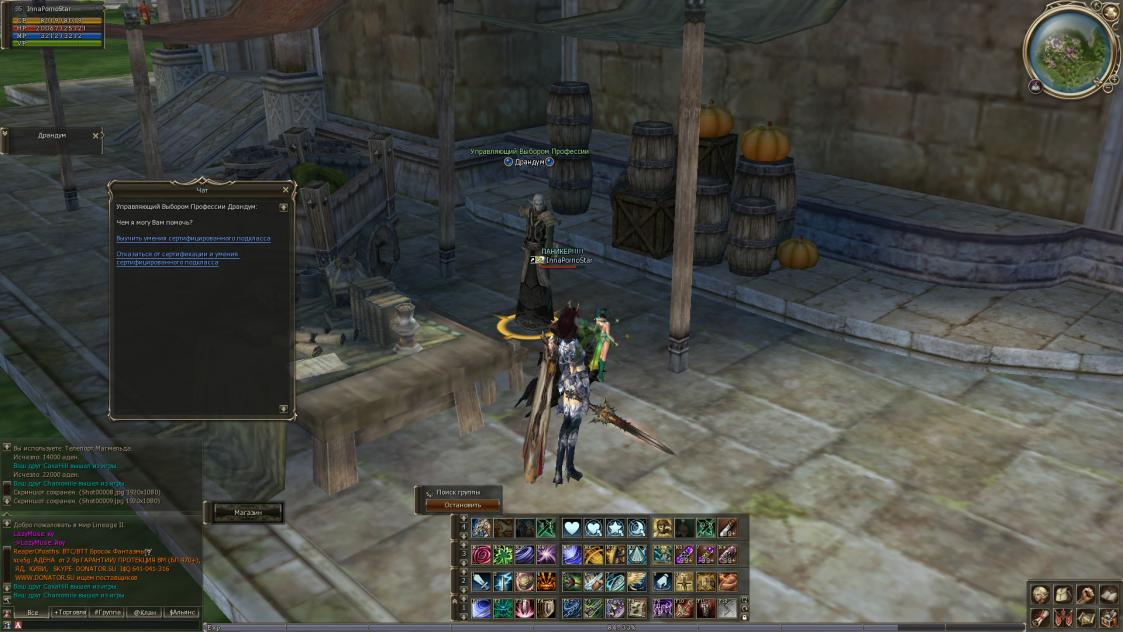Open the #Группа chat tab
Image resolution: width=1123 pixels, height=632 pixels.
click(108, 612)
